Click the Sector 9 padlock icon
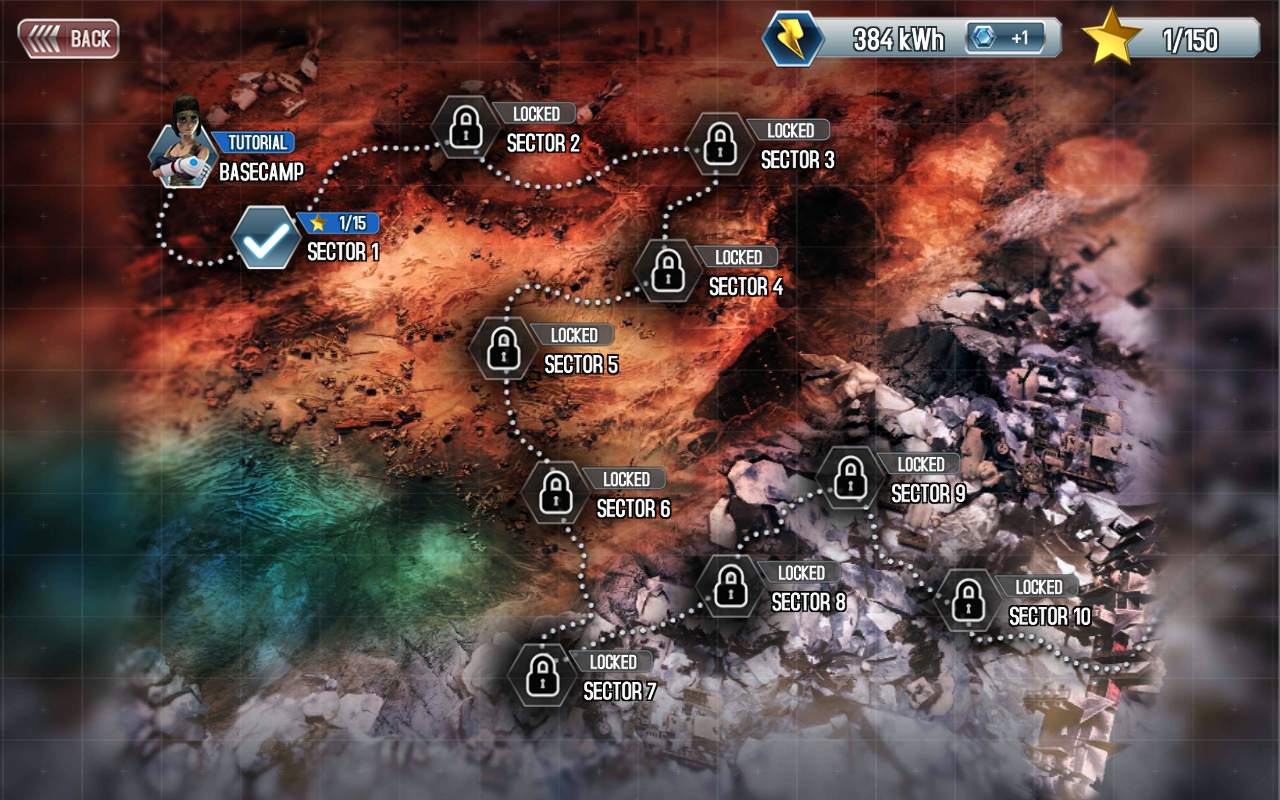The width and height of the screenshot is (1280, 800). click(x=847, y=481)
